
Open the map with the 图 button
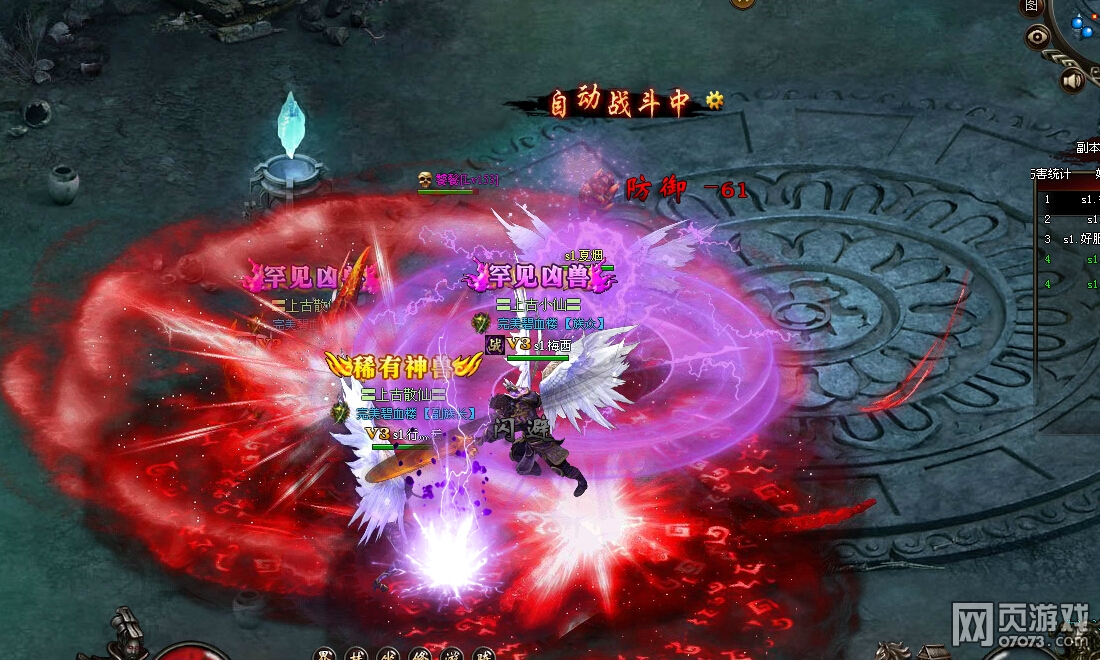point(1031,6)
